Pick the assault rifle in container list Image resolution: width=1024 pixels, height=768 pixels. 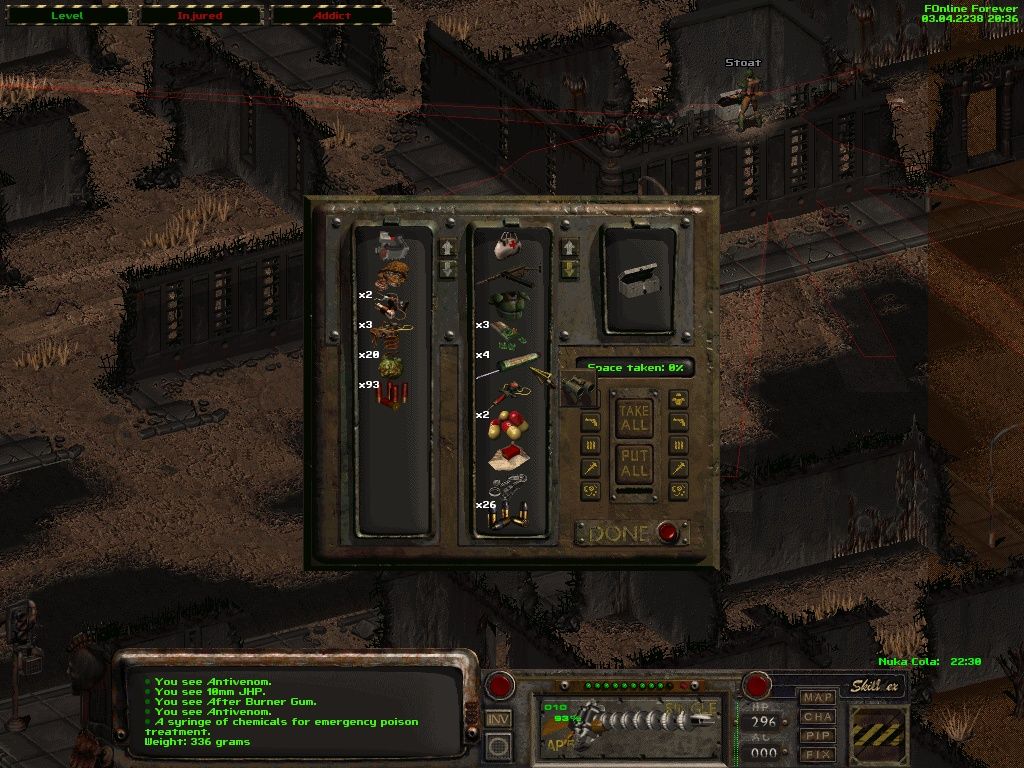pos(510,272)
